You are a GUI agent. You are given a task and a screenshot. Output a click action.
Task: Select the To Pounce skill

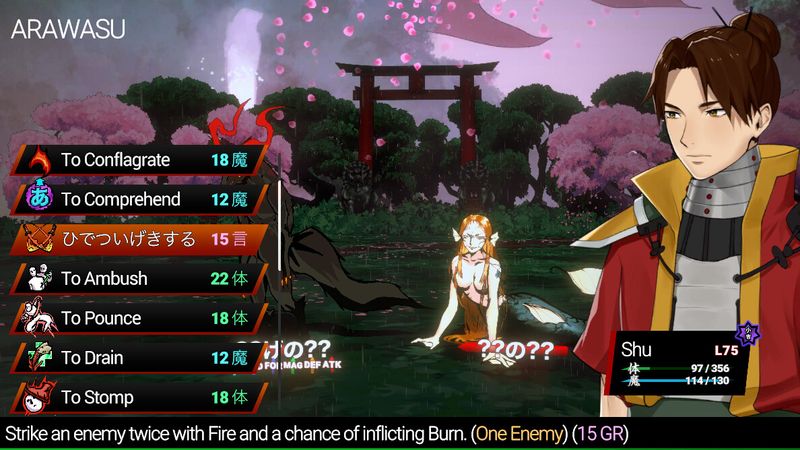click(140, 318)
